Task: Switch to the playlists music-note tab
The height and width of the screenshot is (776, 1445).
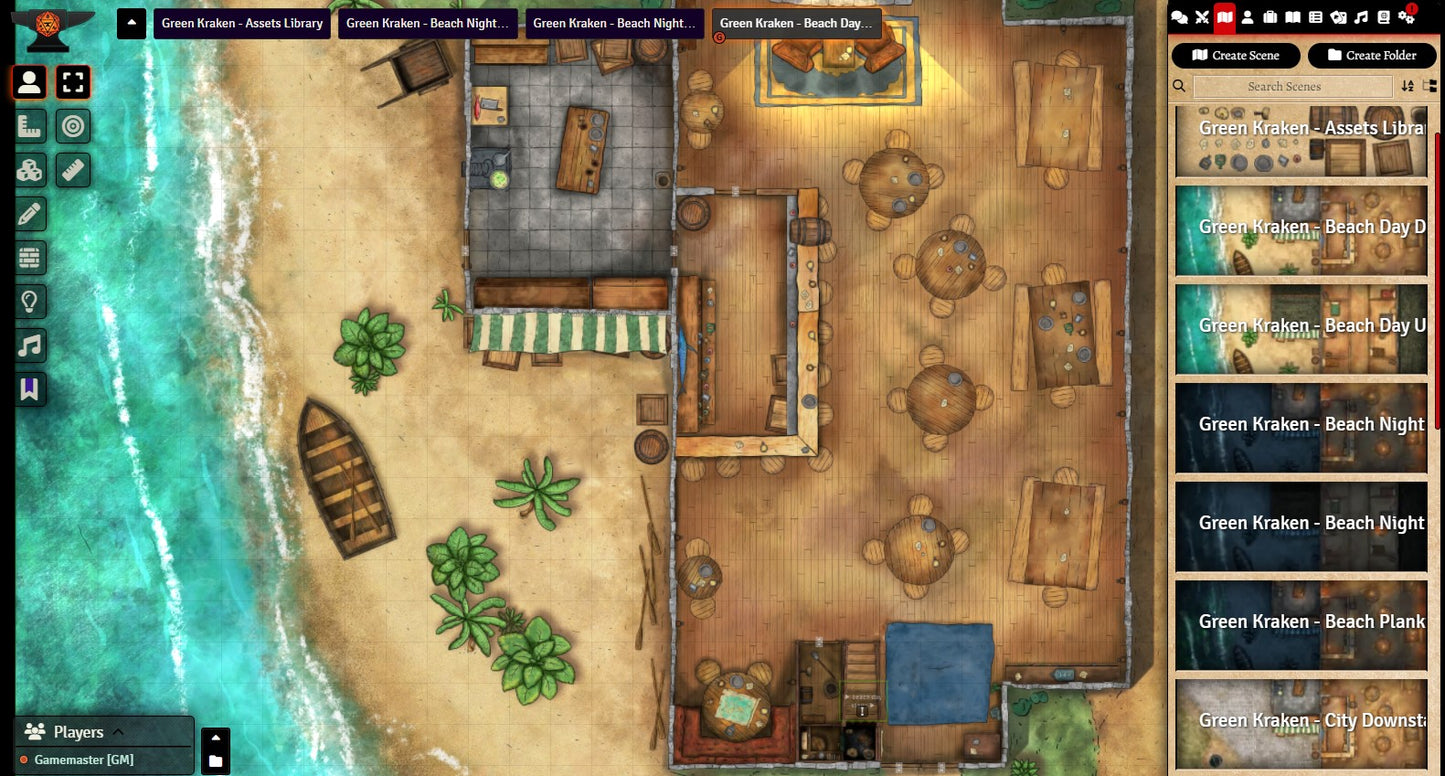Action: pos(1361,16)
